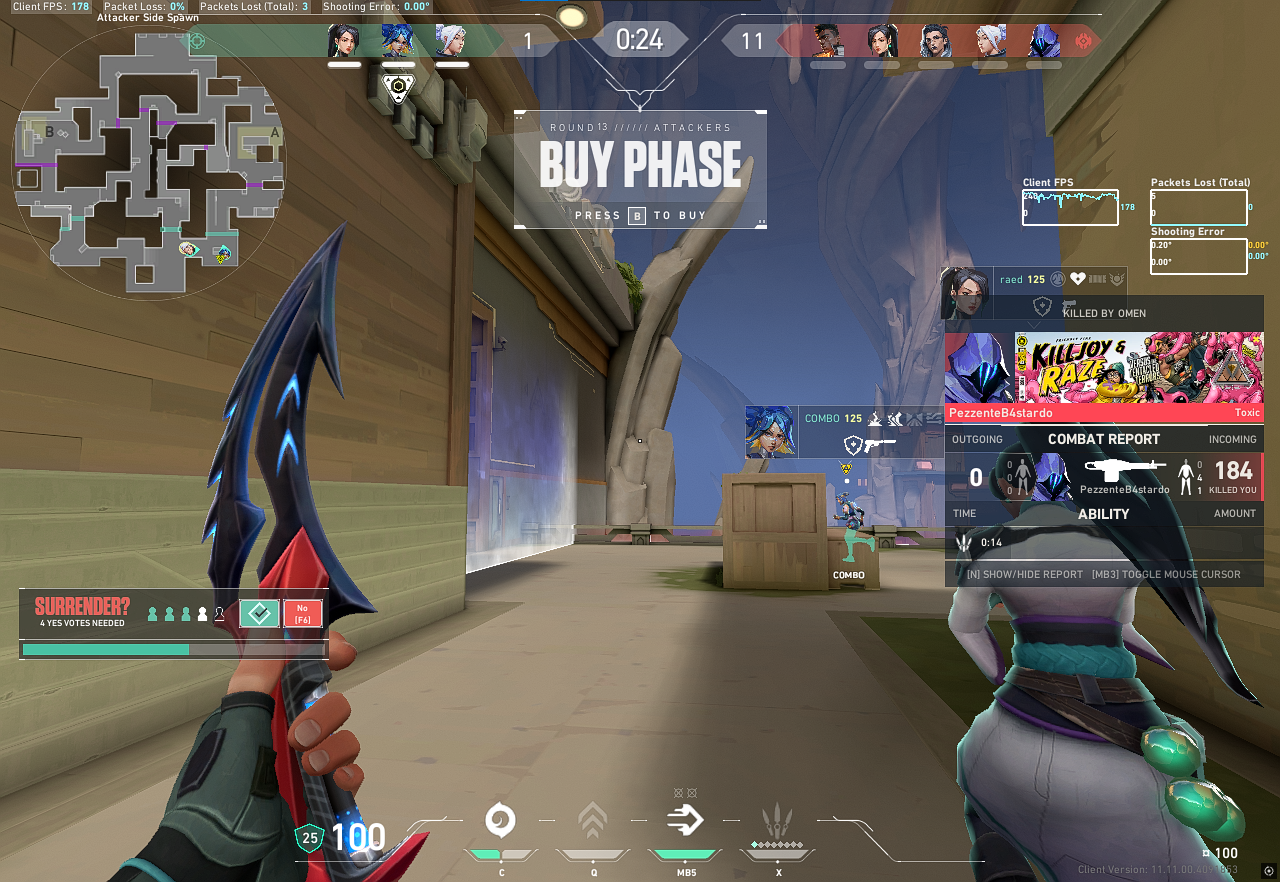1280x882 pixels.
Task: Select the Cloudburst smoke ability icon
Action: (501, 820)
